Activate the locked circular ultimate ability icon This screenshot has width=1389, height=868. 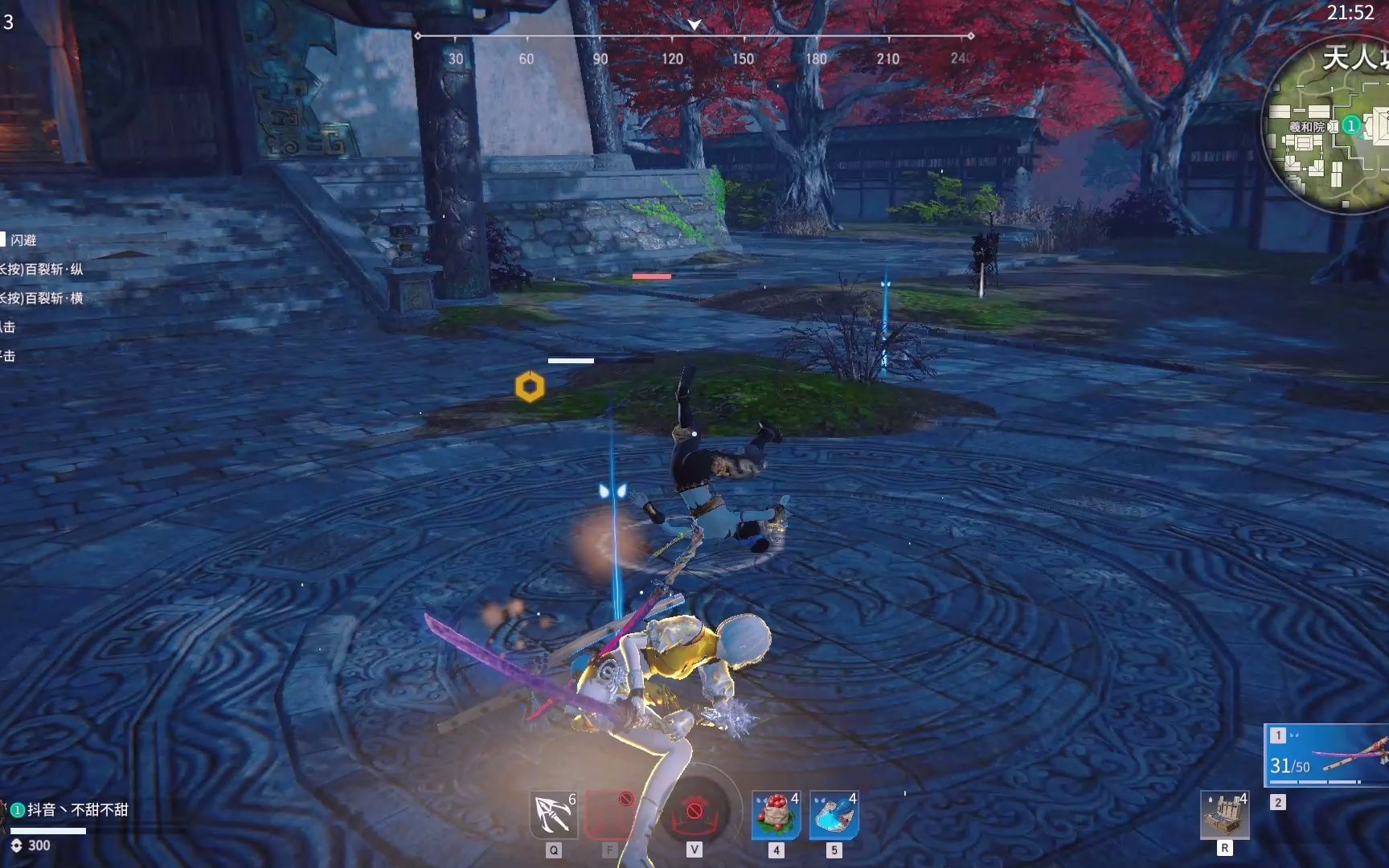pos(694,812)
